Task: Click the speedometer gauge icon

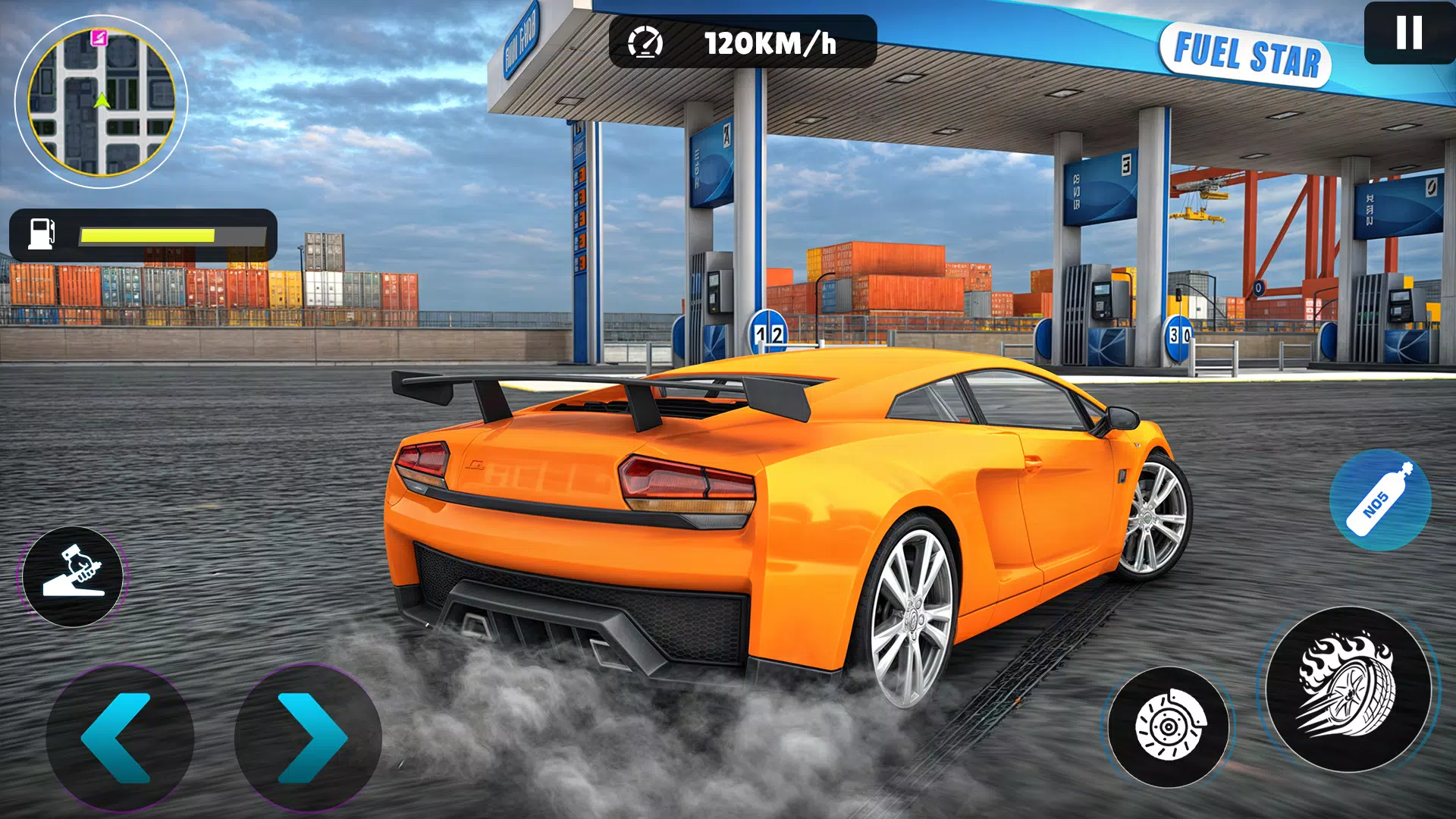Action: click(645, 44)
